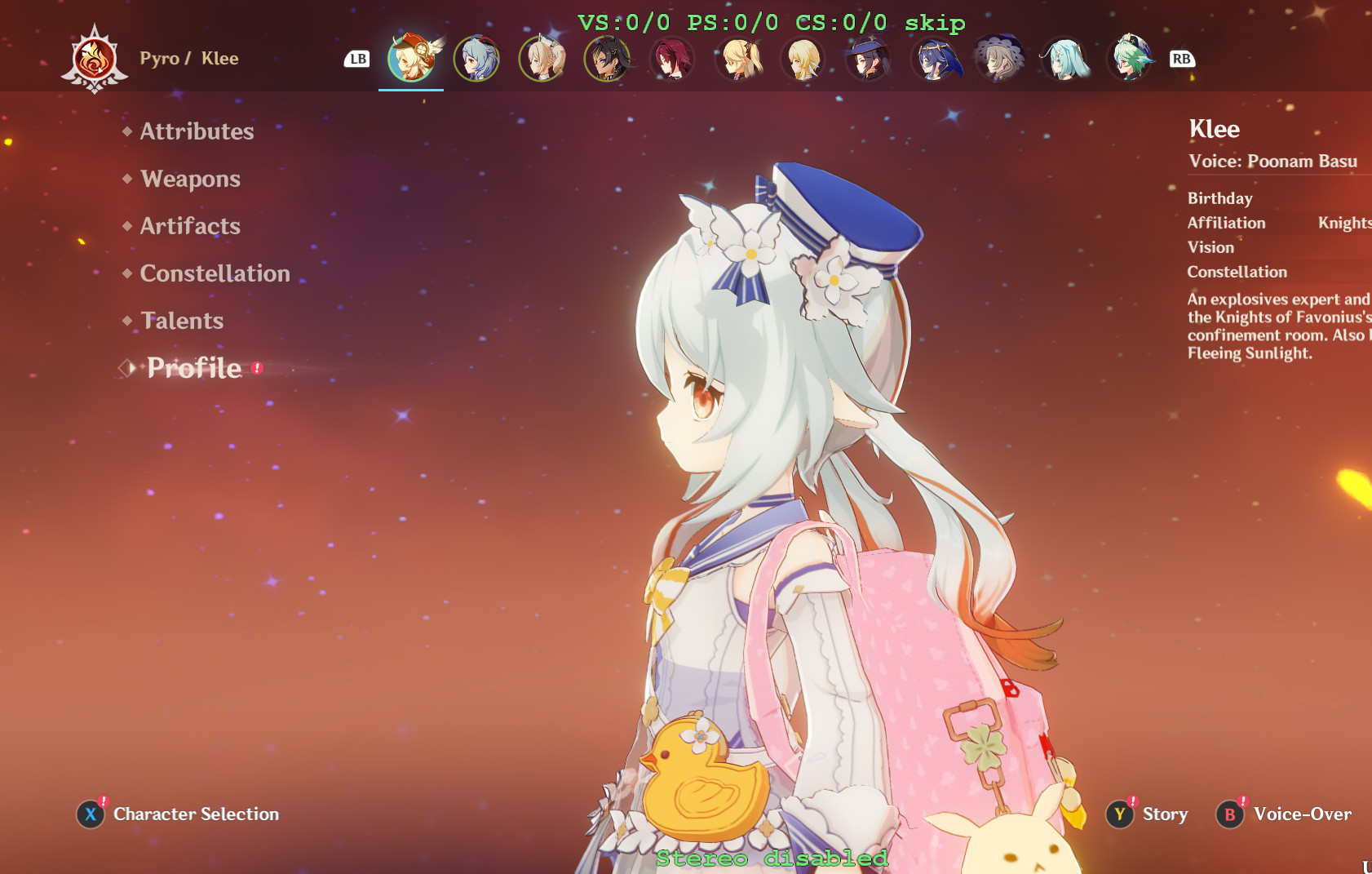Click the red notification badge on Profile
1372x874 pixels.
pos(257,367)
